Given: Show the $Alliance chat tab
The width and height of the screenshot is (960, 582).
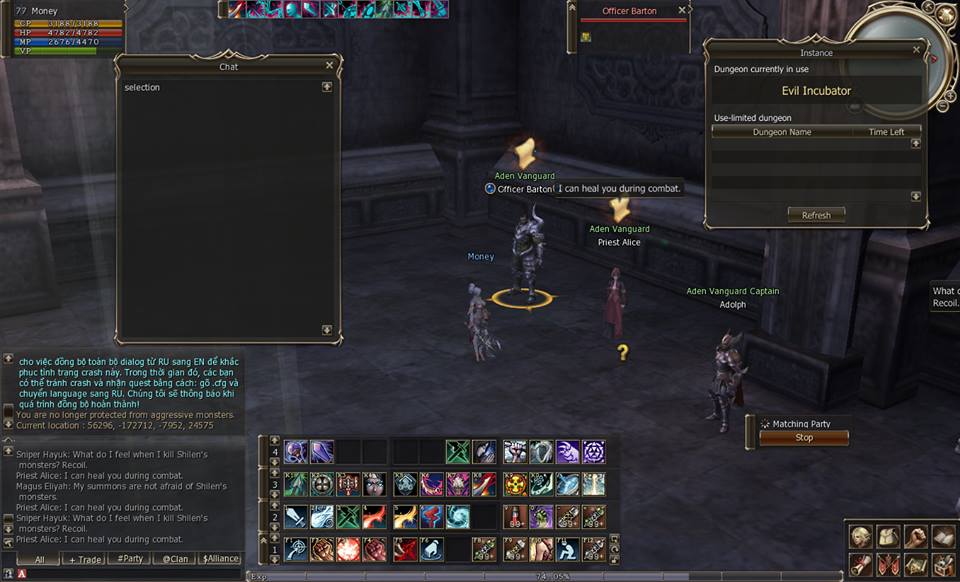Looking at the screenshot, I should (x=220, y=559).
